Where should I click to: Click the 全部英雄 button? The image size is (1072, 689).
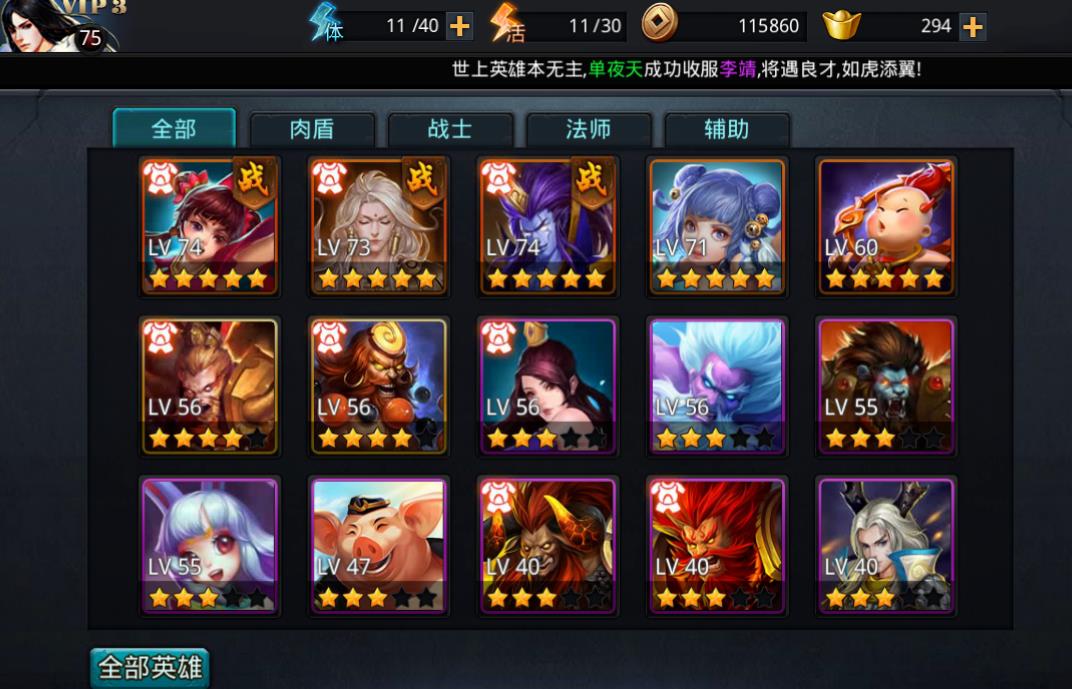point(150,667)
